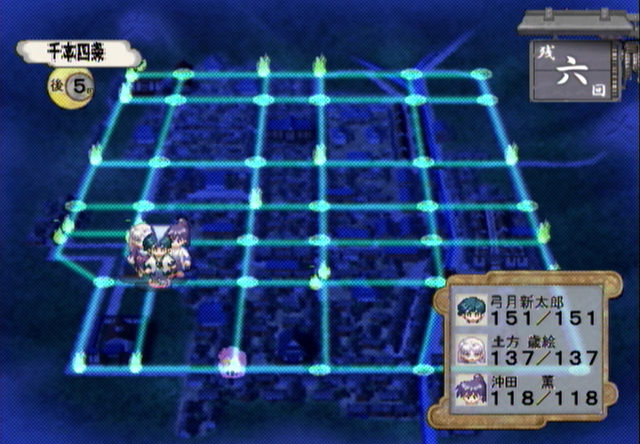The height and width of the screenshot is (444, 640).
Task: Select the 弓月新太郎 party member row
Action: [x=527, y=308]
